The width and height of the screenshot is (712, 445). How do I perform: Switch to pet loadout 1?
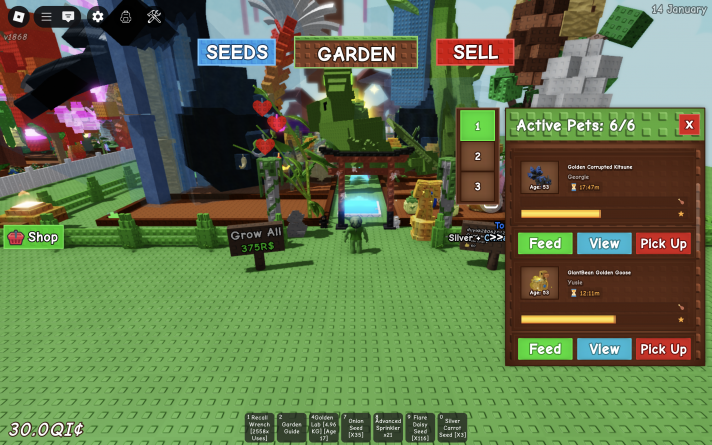478,127
